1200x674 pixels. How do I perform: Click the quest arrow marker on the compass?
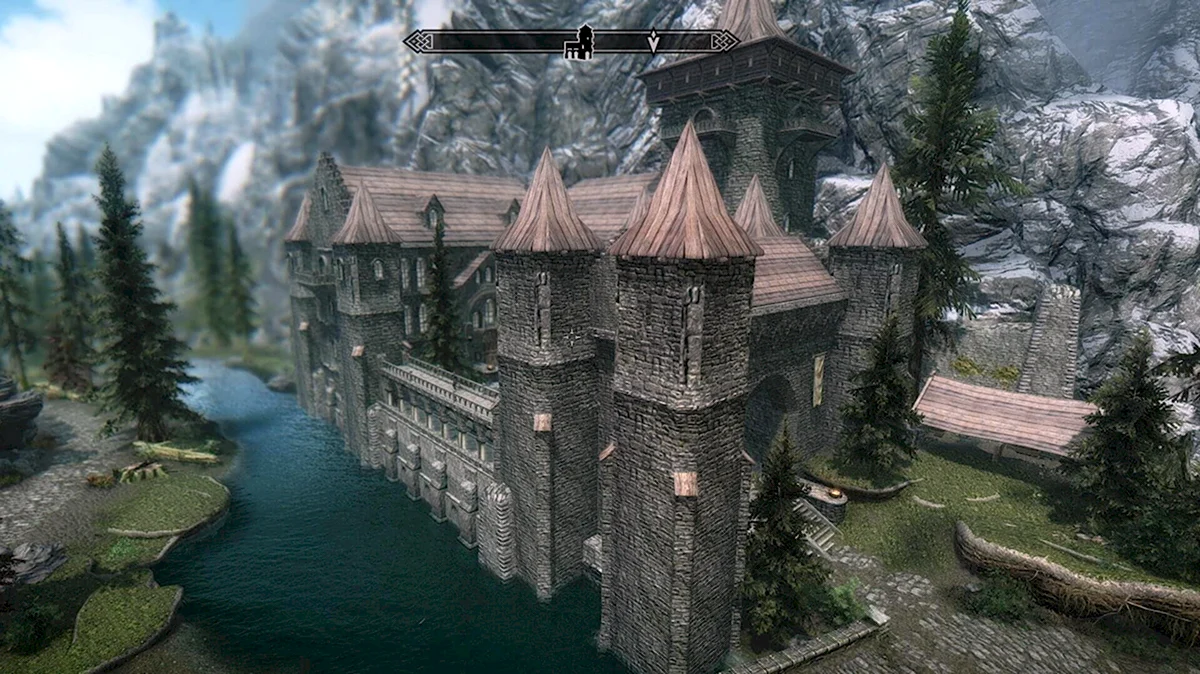pyautogui.click(x=653, y=42)
